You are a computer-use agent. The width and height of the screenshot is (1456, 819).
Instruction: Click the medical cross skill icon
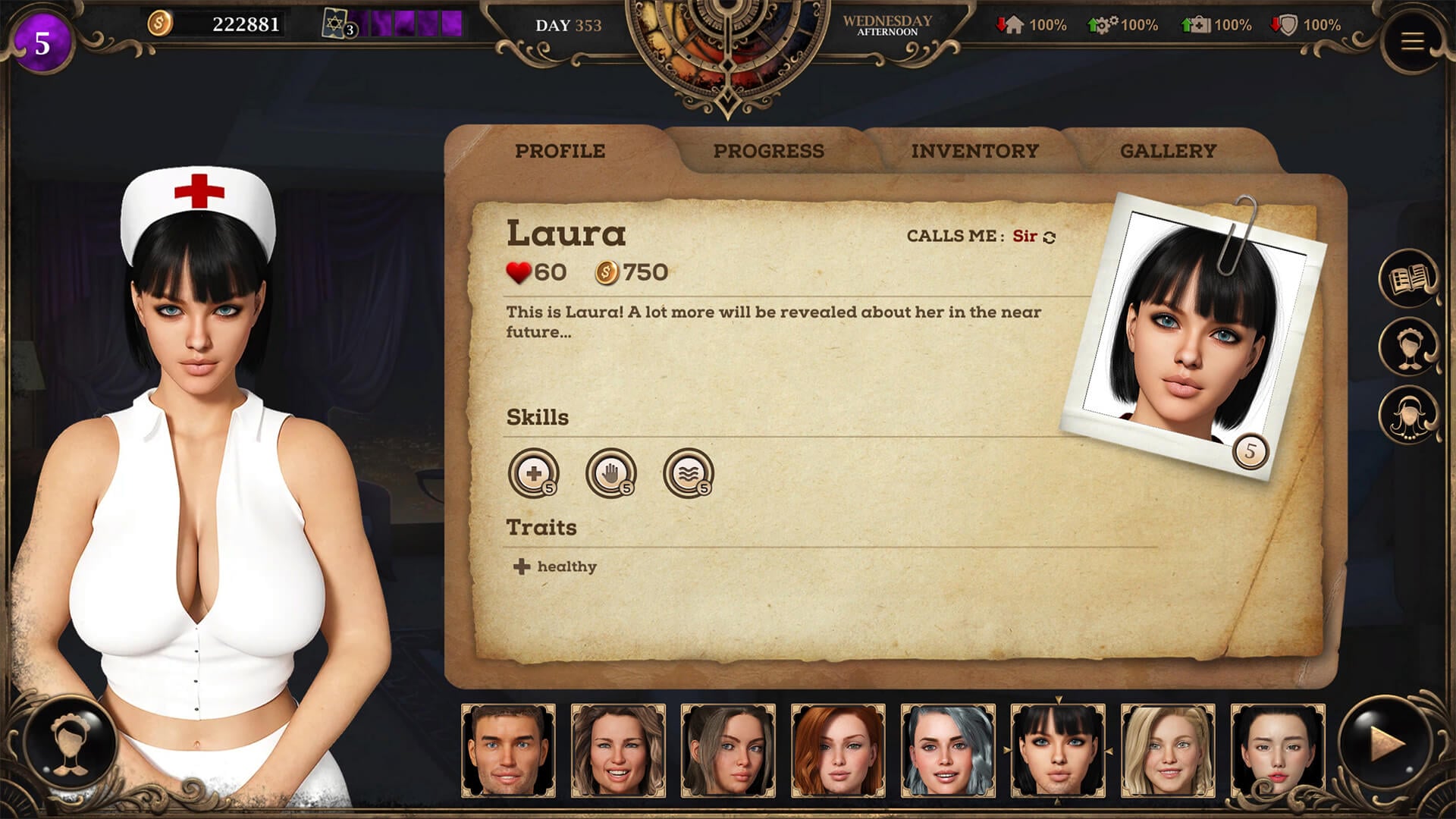(534, 473)
